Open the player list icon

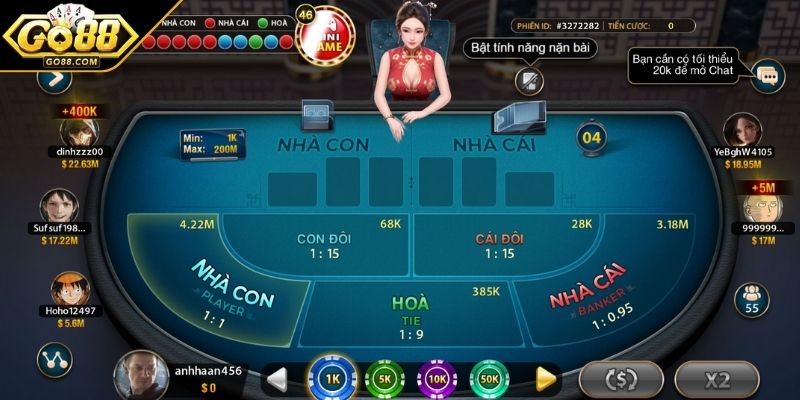[x=750, y=297]
